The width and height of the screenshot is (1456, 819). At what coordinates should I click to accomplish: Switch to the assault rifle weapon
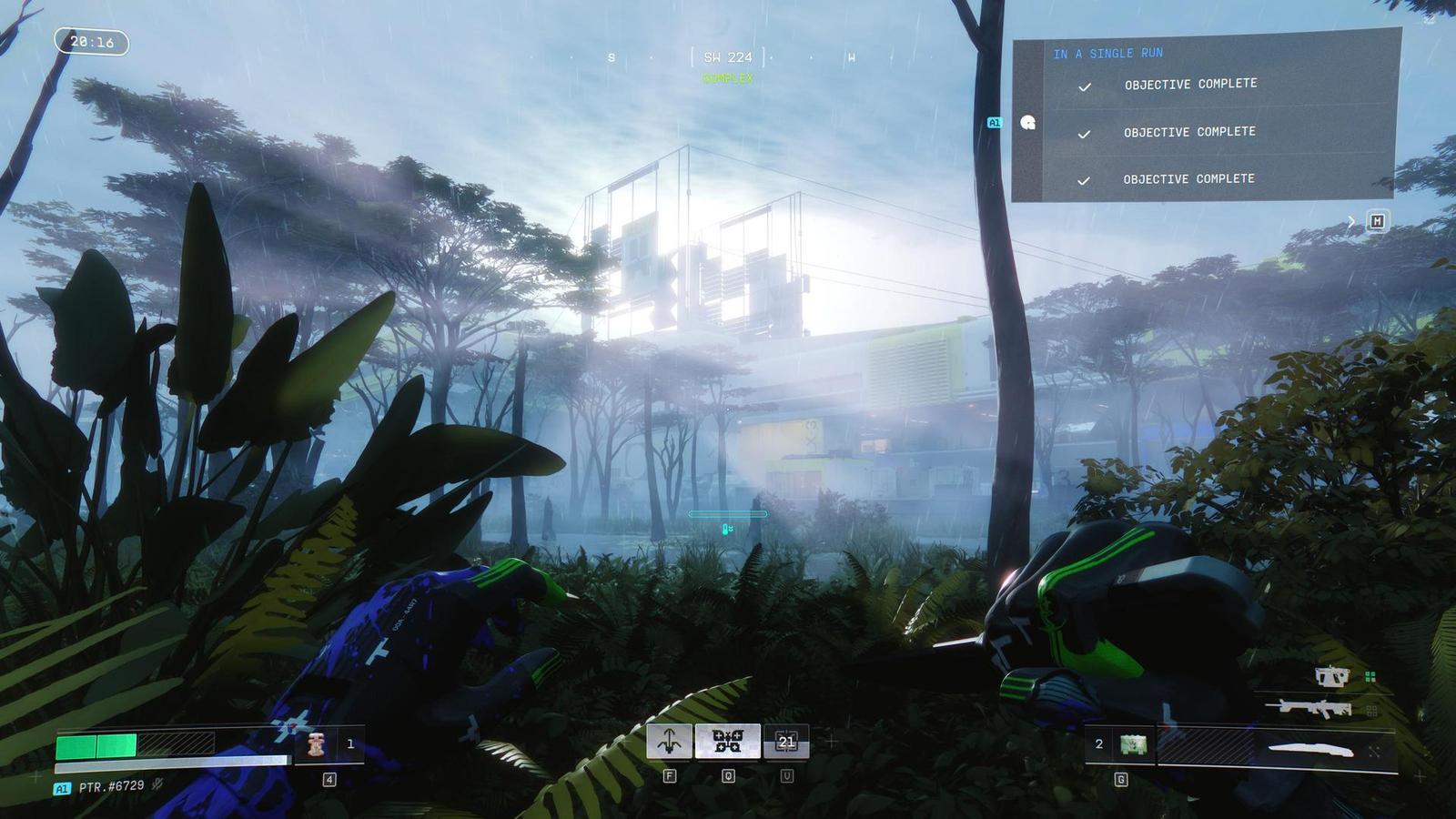coord(1315,707)
